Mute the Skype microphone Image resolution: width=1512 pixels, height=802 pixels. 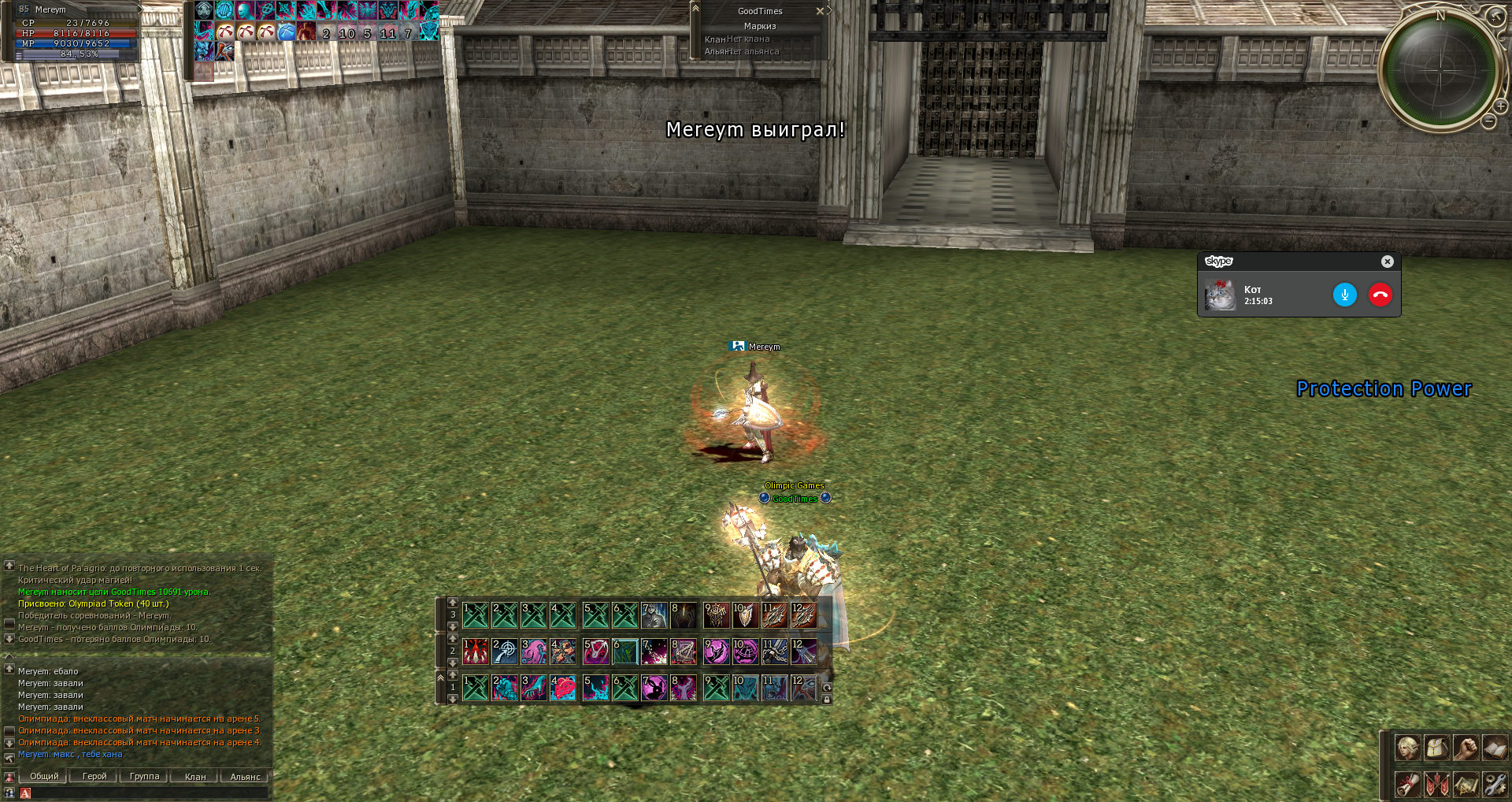[1344, 295]
